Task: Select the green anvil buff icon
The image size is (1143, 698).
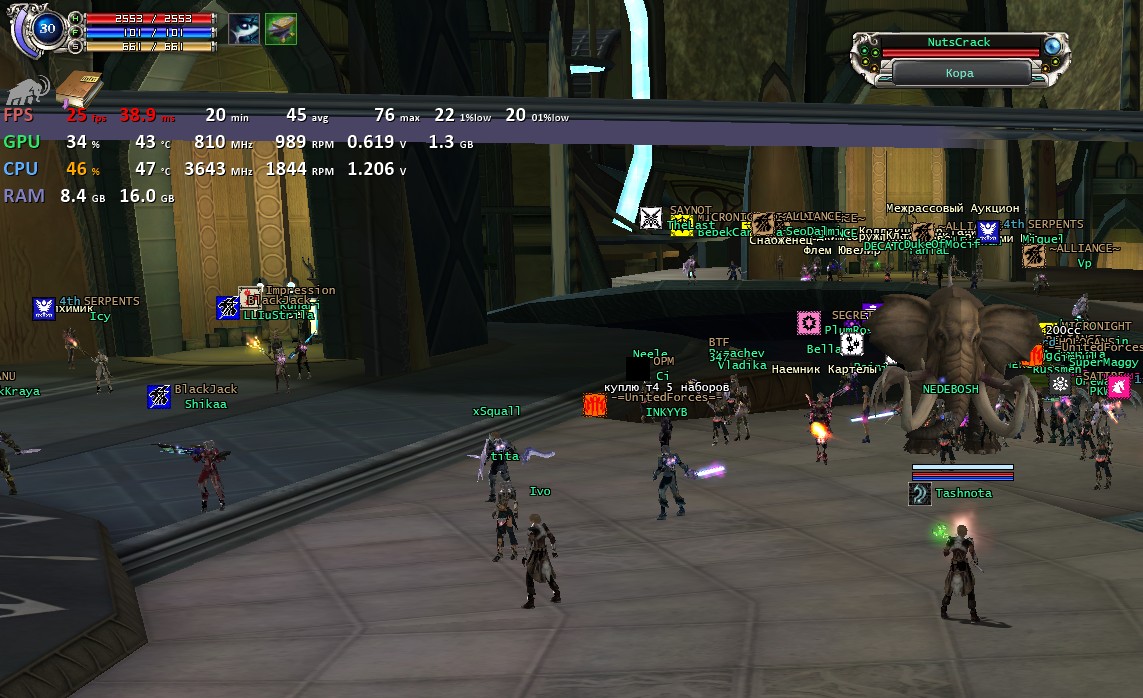Action: pyautogui.click(x=281, y=29)
